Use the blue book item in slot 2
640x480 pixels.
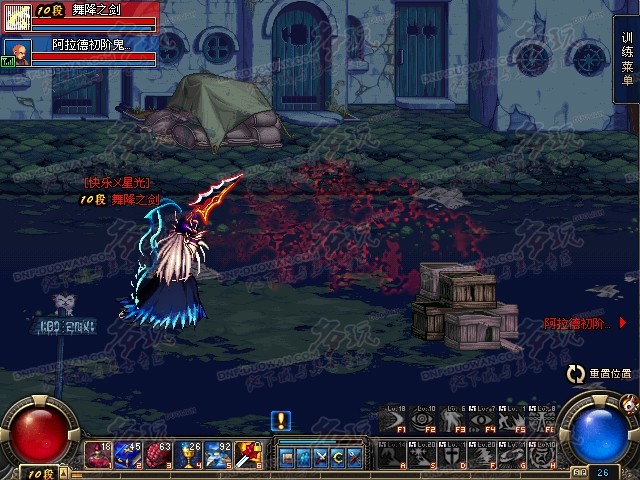129,455
